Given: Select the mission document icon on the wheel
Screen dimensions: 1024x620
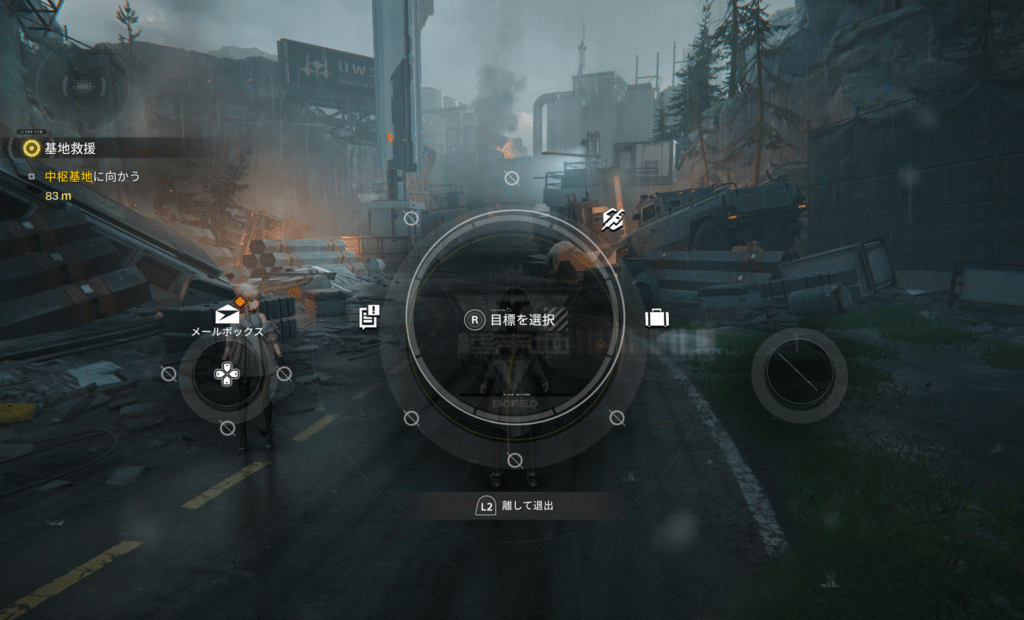Looking at the screenshot, I should coord(369,318).
